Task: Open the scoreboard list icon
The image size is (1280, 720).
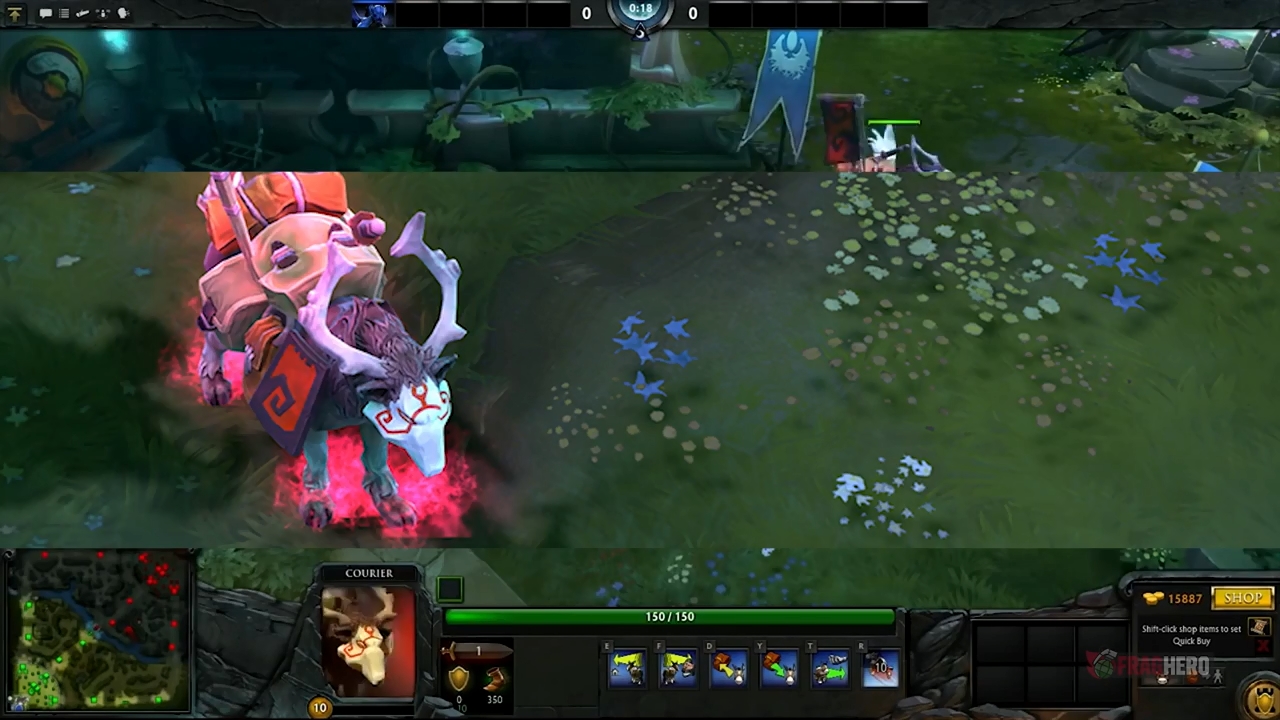Action: [x=64, y=13]
